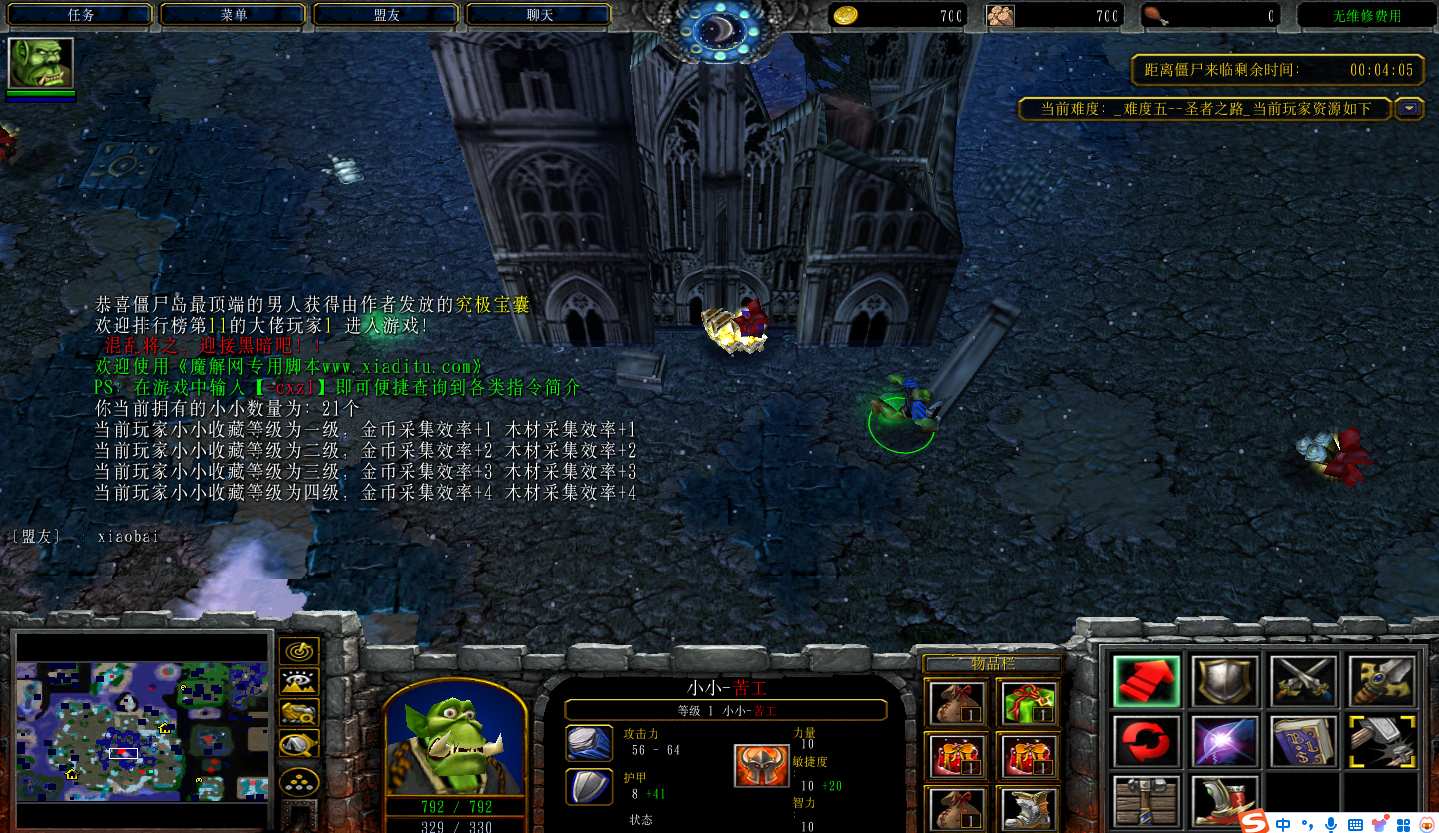This screenshot has width=1439, height=833.
Task: Select the orc hero icon at top-left
Action: click(41, 64)
